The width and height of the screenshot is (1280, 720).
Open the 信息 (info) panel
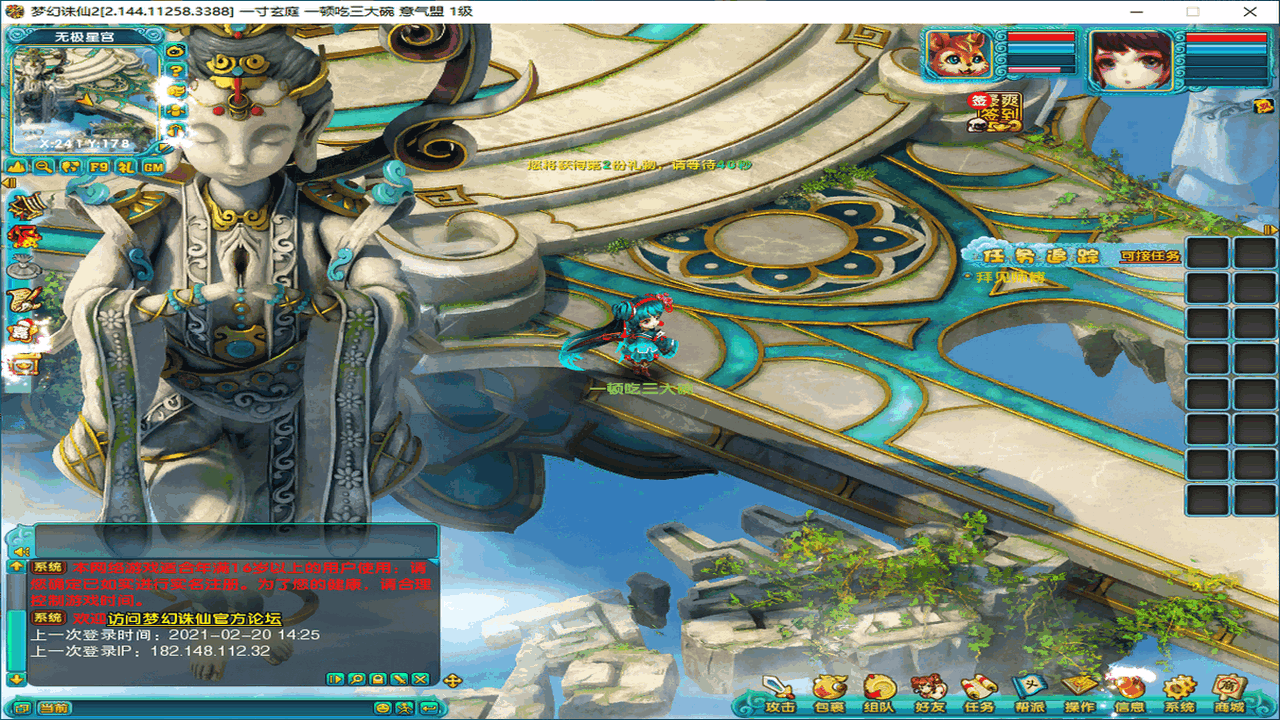[1130, 692]
